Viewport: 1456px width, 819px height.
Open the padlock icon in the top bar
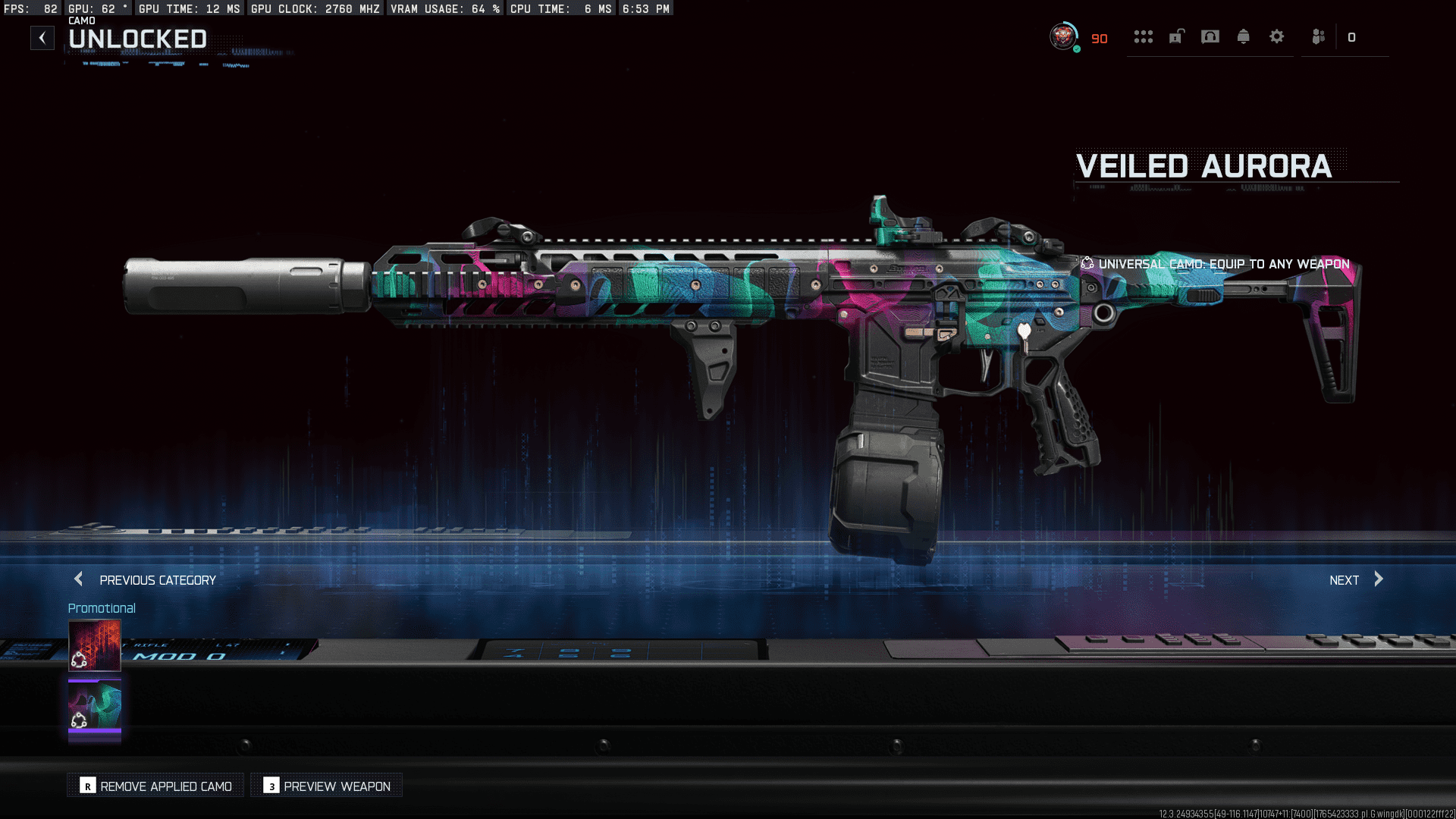(x=1176, y=37)
